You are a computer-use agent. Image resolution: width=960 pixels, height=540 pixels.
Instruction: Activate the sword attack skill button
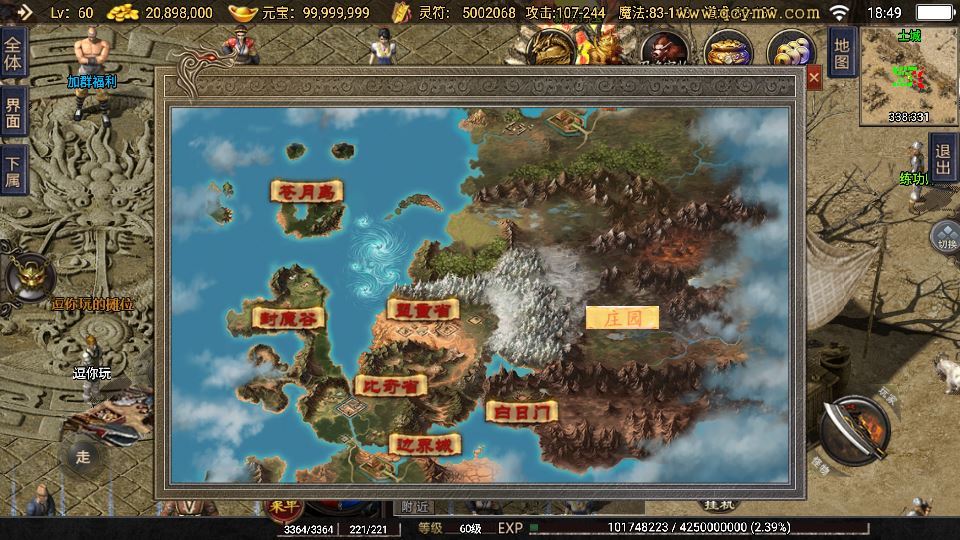click(x=854, y=431)
